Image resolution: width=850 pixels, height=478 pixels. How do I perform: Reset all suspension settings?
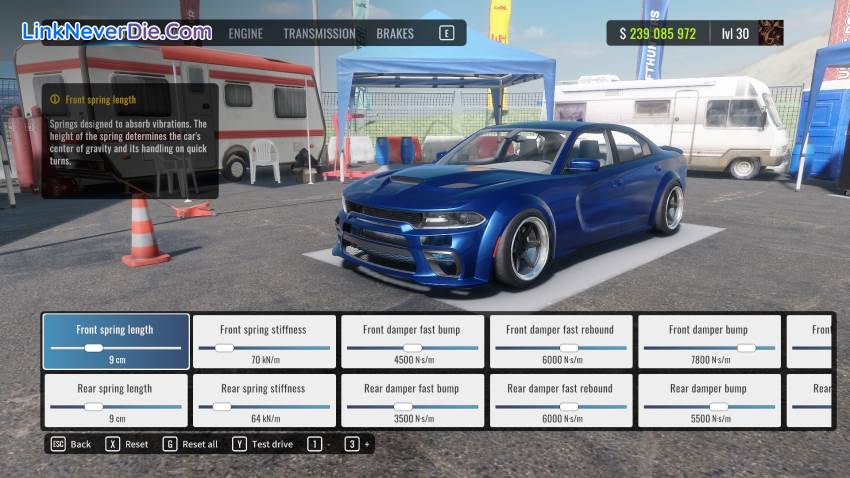190,444
